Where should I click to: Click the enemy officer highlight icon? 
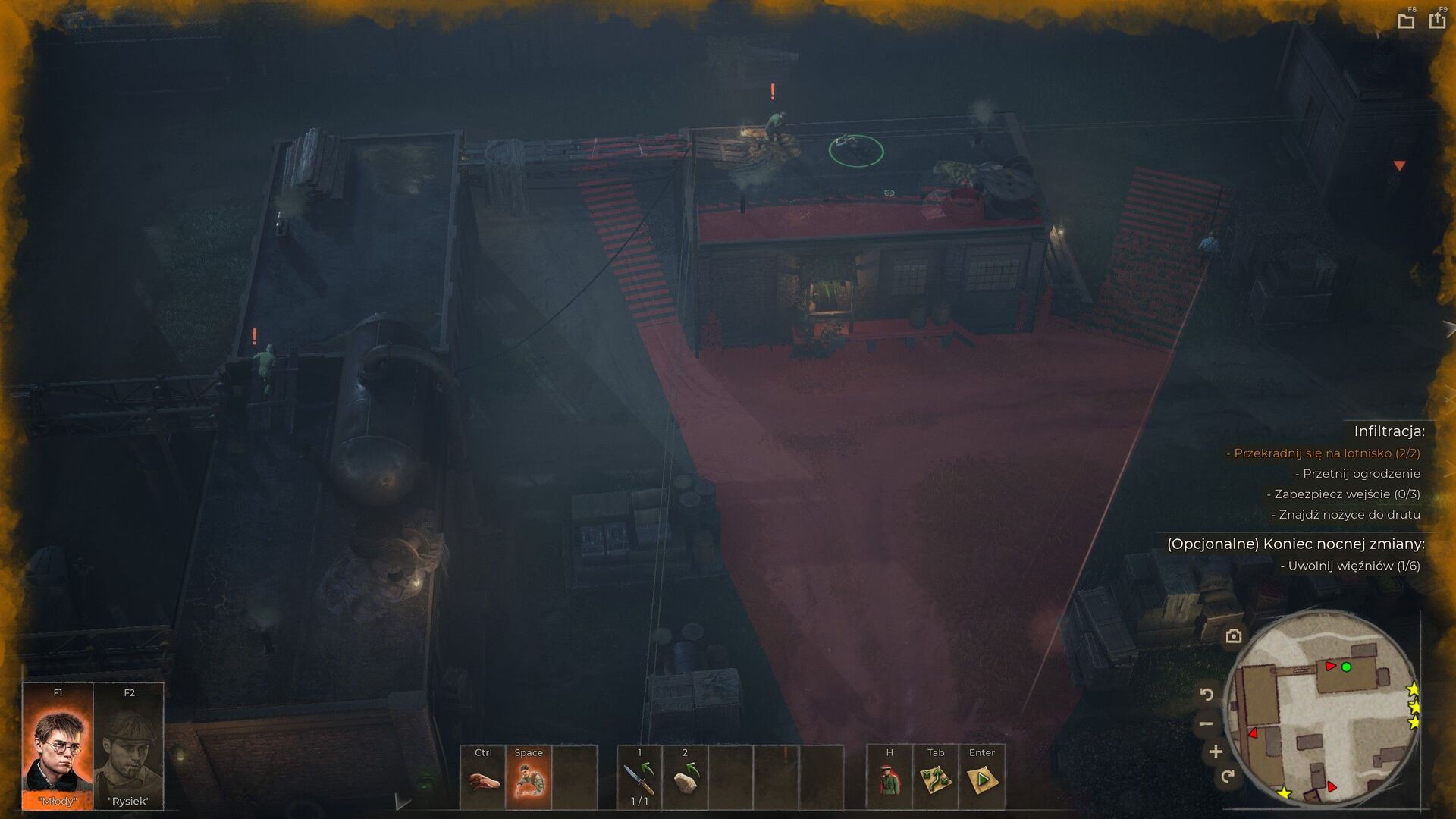point(890,779)
